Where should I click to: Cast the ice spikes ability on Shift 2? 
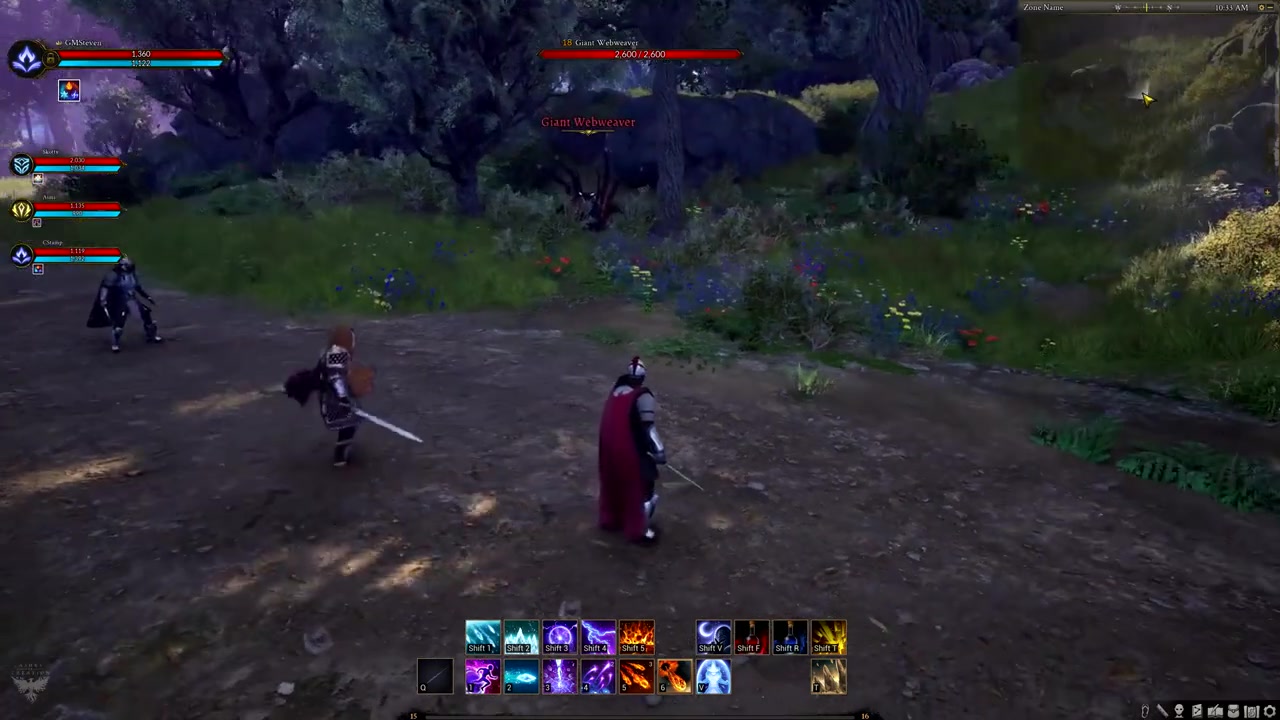[x=521, y=636]
